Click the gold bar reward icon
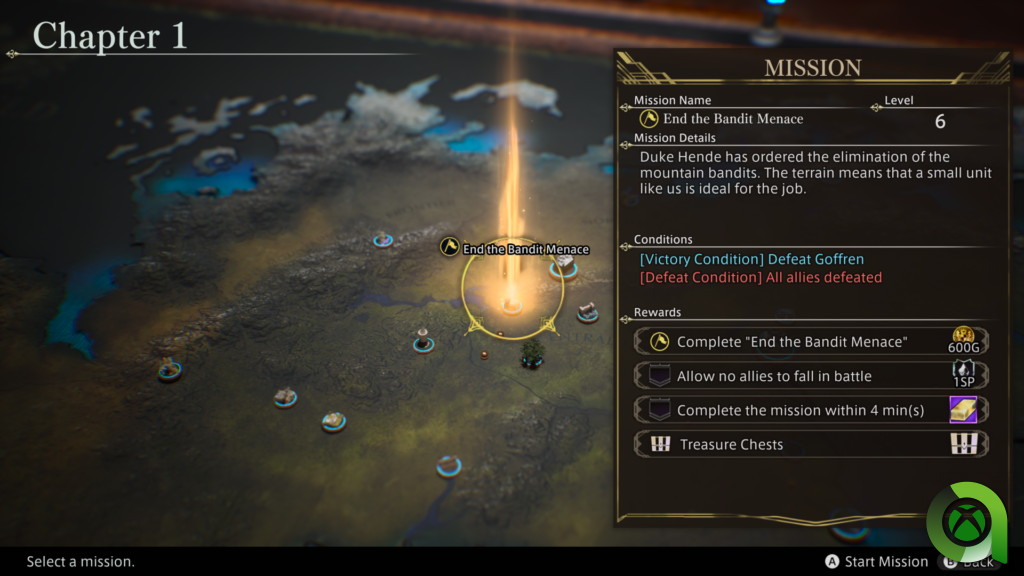 [x=962, y=410]
